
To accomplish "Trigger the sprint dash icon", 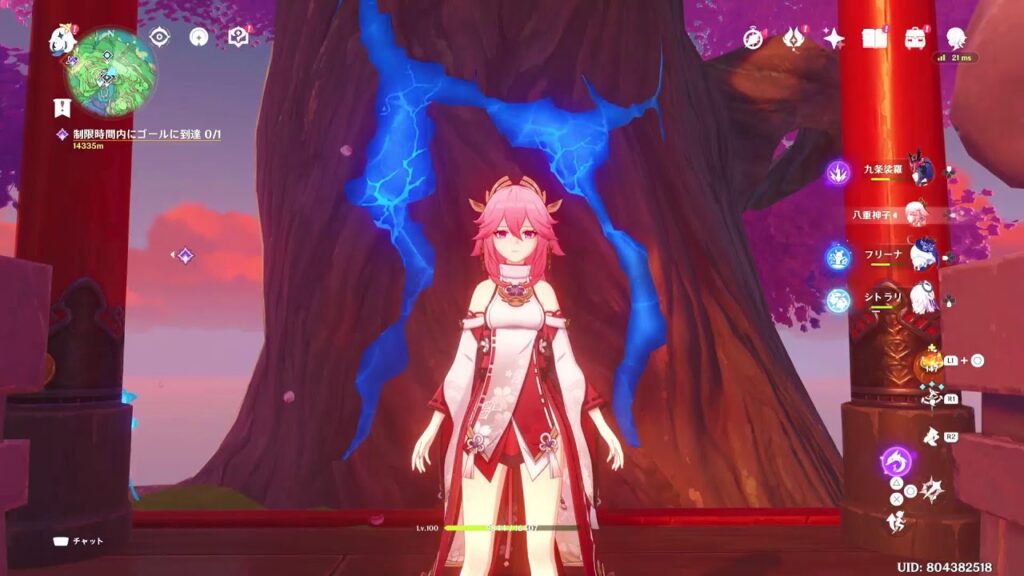I will tap(896, 520).
